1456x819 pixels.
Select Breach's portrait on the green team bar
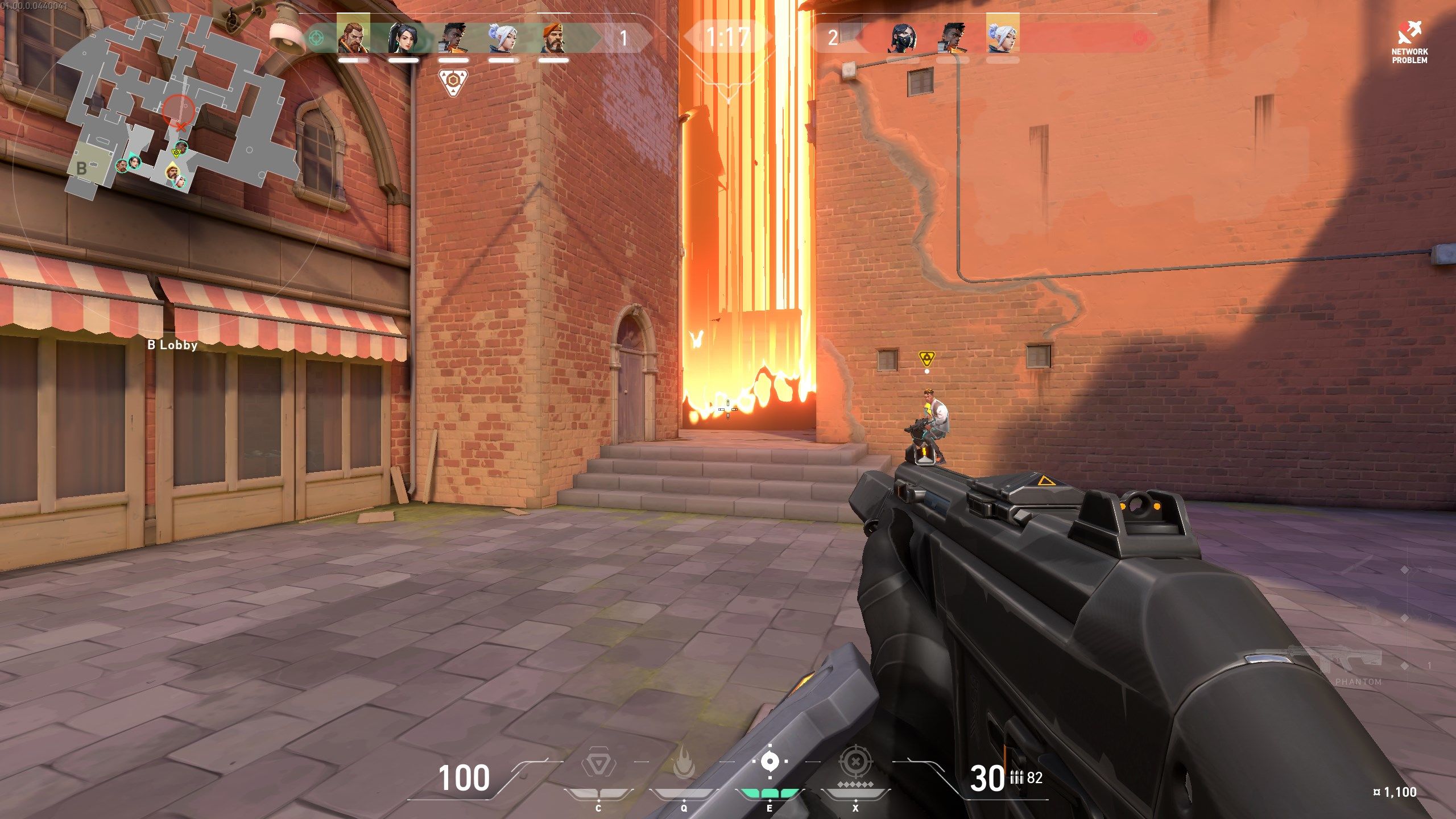353,35
